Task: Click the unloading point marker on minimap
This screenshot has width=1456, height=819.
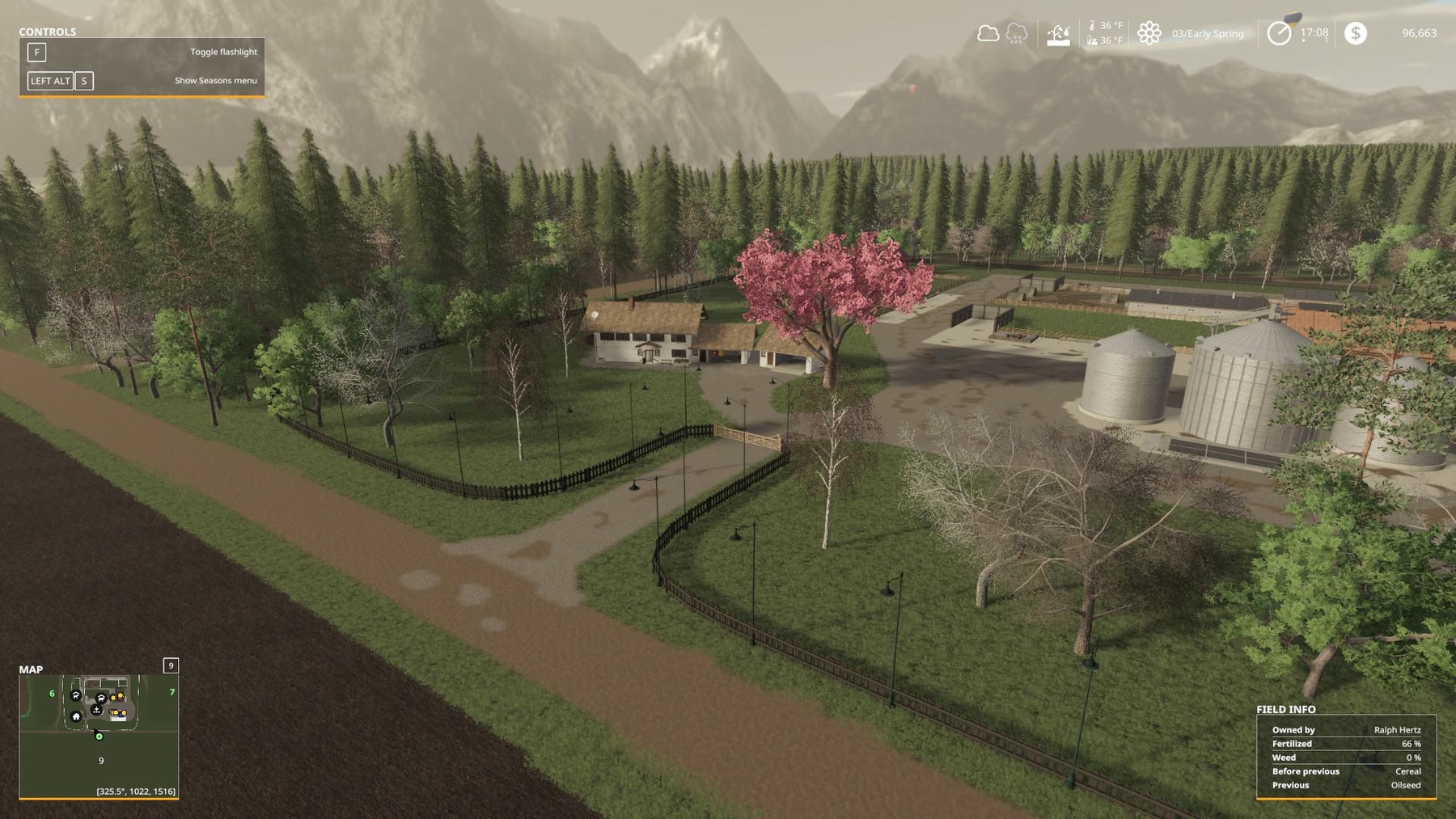Action: coord(96,710)
